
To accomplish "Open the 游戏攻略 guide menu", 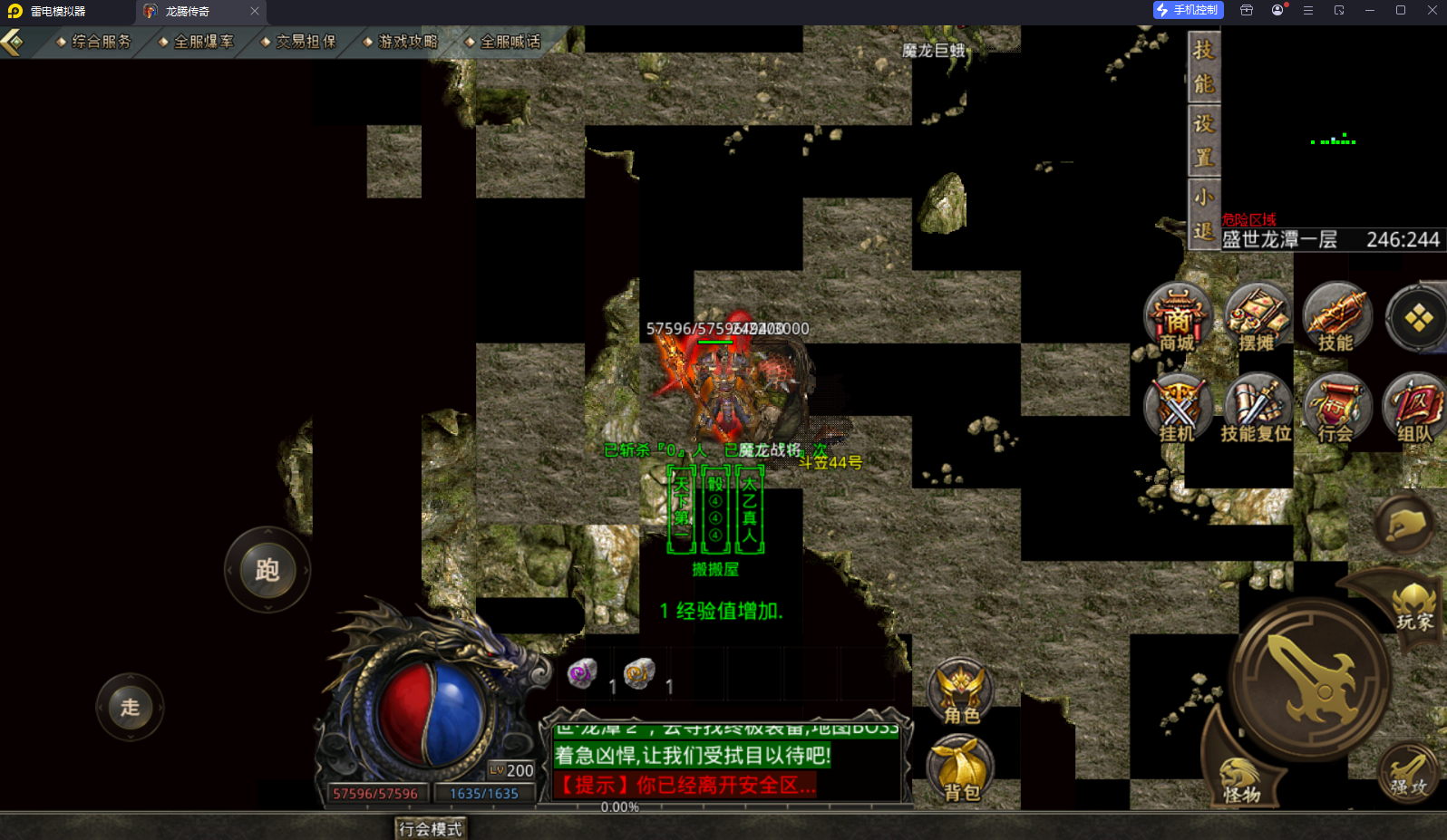I will (401, 42).
